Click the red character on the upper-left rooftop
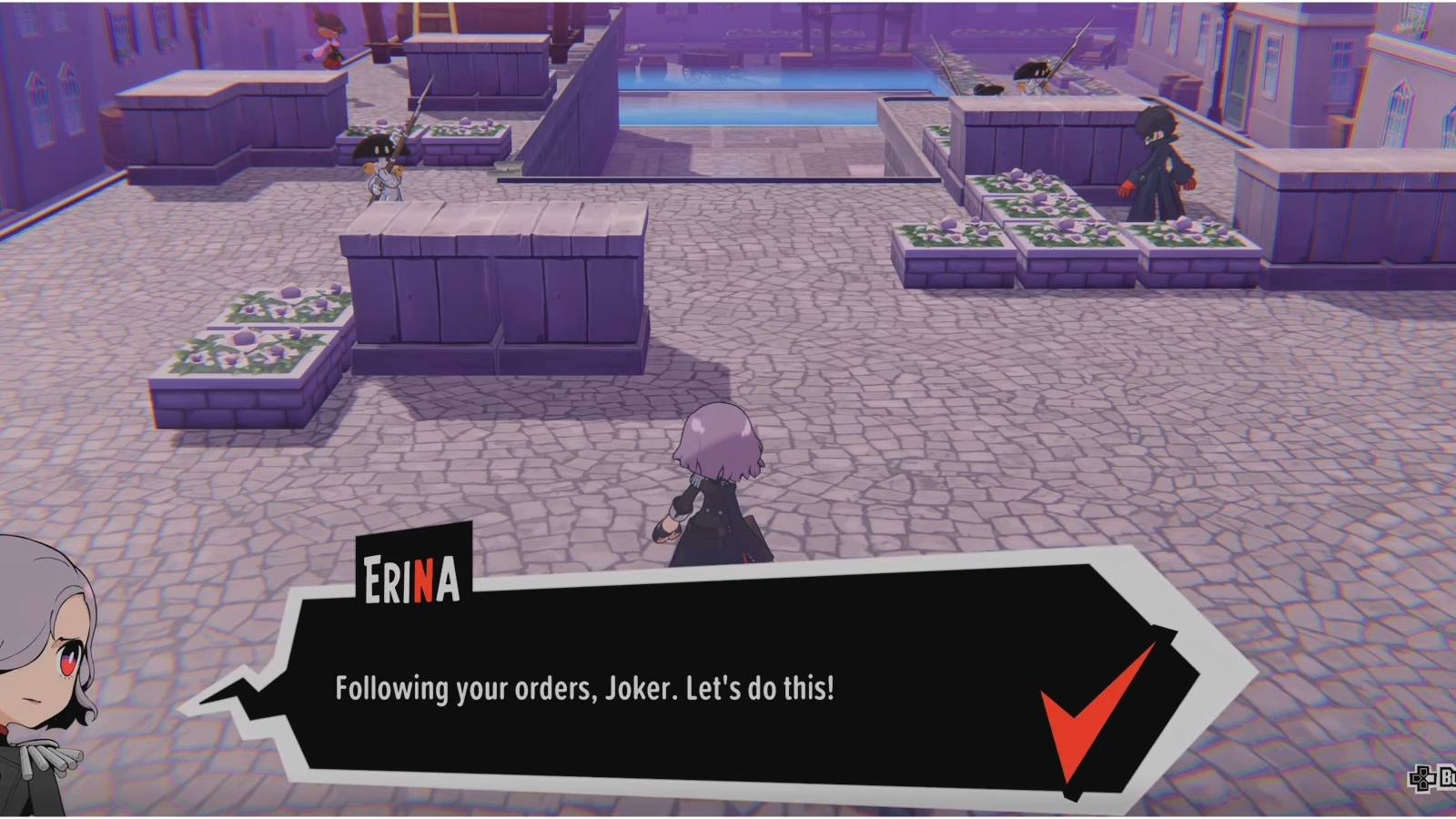 tap(329, 41)
